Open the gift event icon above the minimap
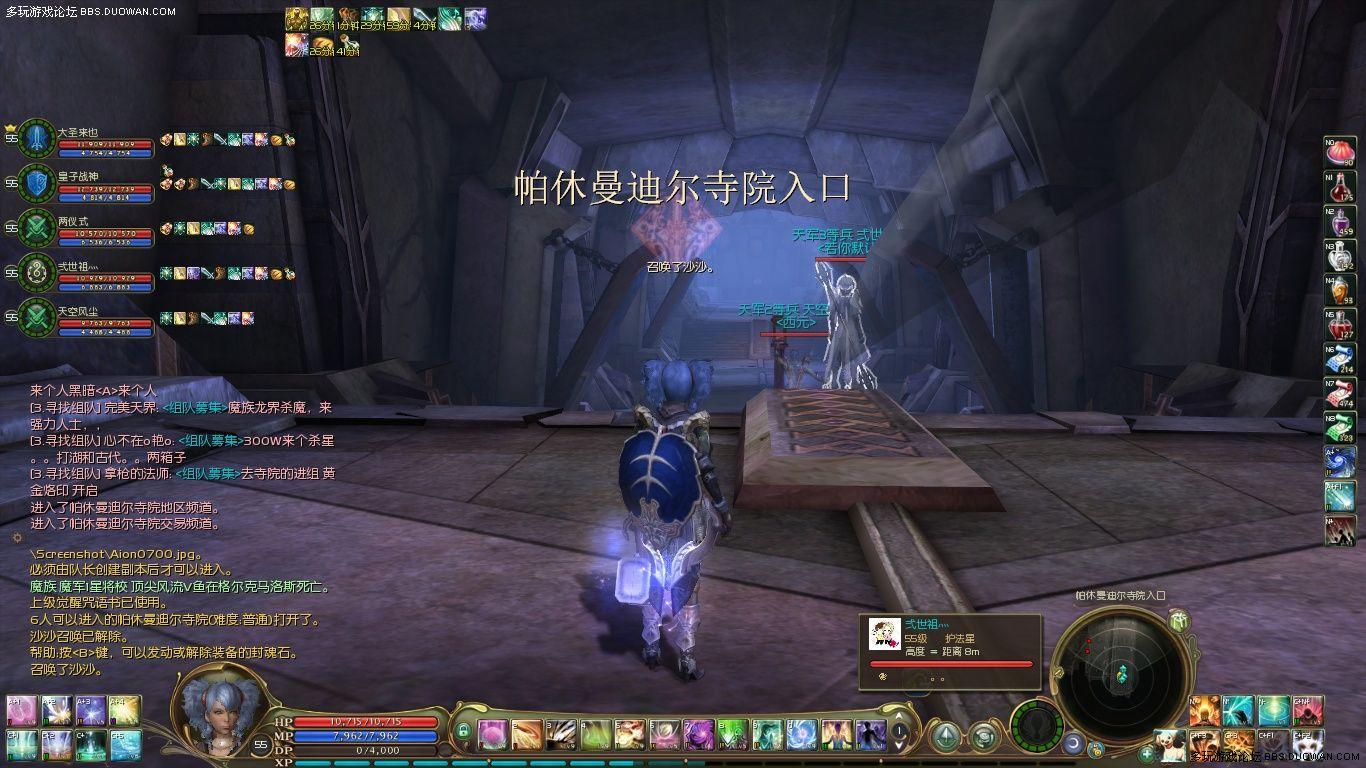Viewport: 1366px width, 768px height. coord(1178,622)
